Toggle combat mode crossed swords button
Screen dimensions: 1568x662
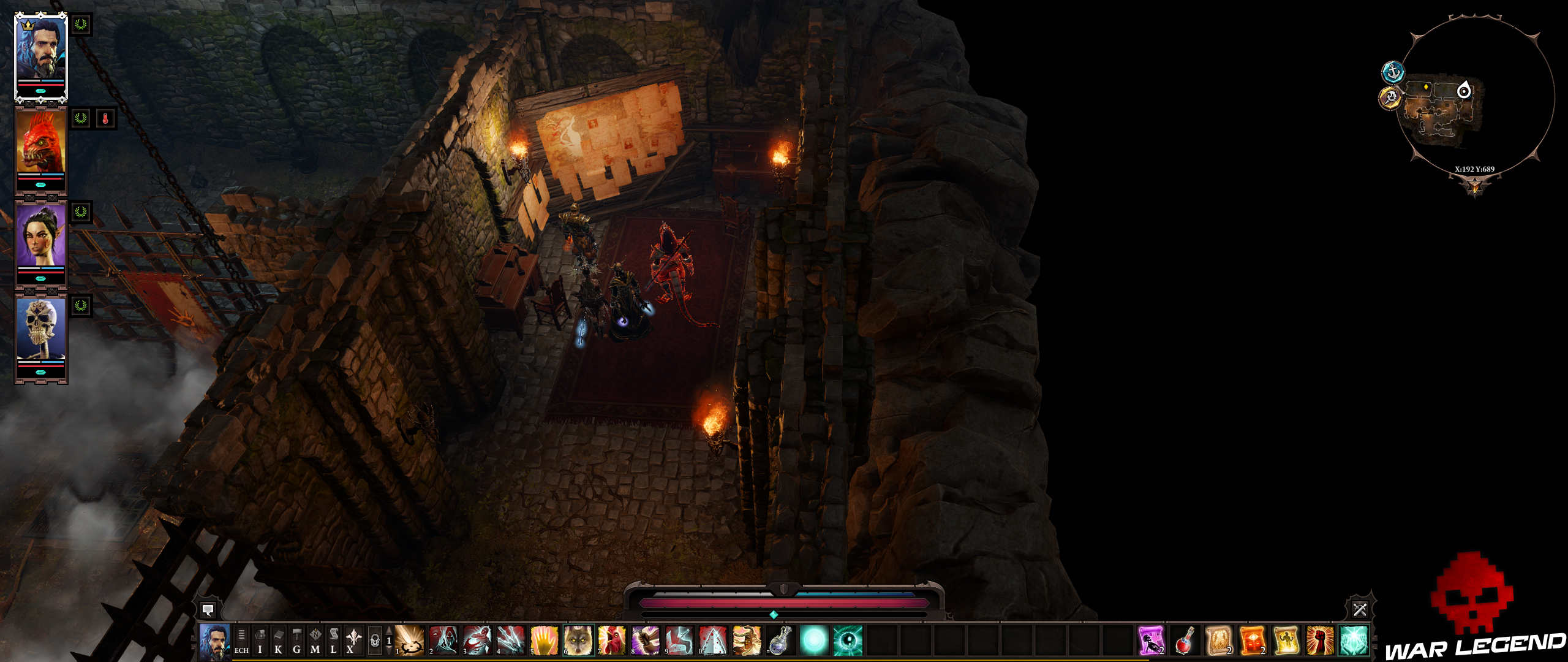click(x=1360, y=609)
